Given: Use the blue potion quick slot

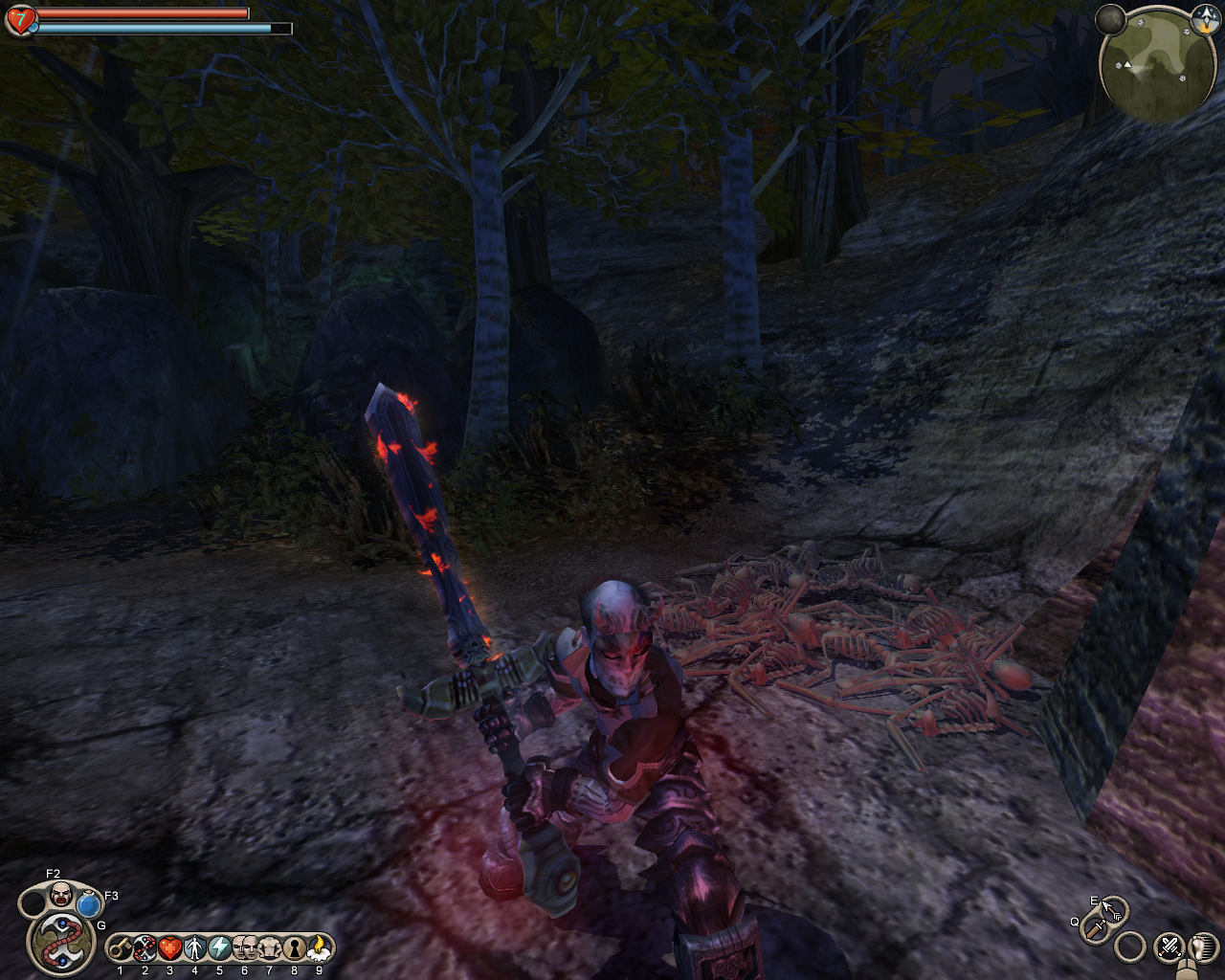Looking at the screenshot, I should pyautogui.click(x=89, y=903).
